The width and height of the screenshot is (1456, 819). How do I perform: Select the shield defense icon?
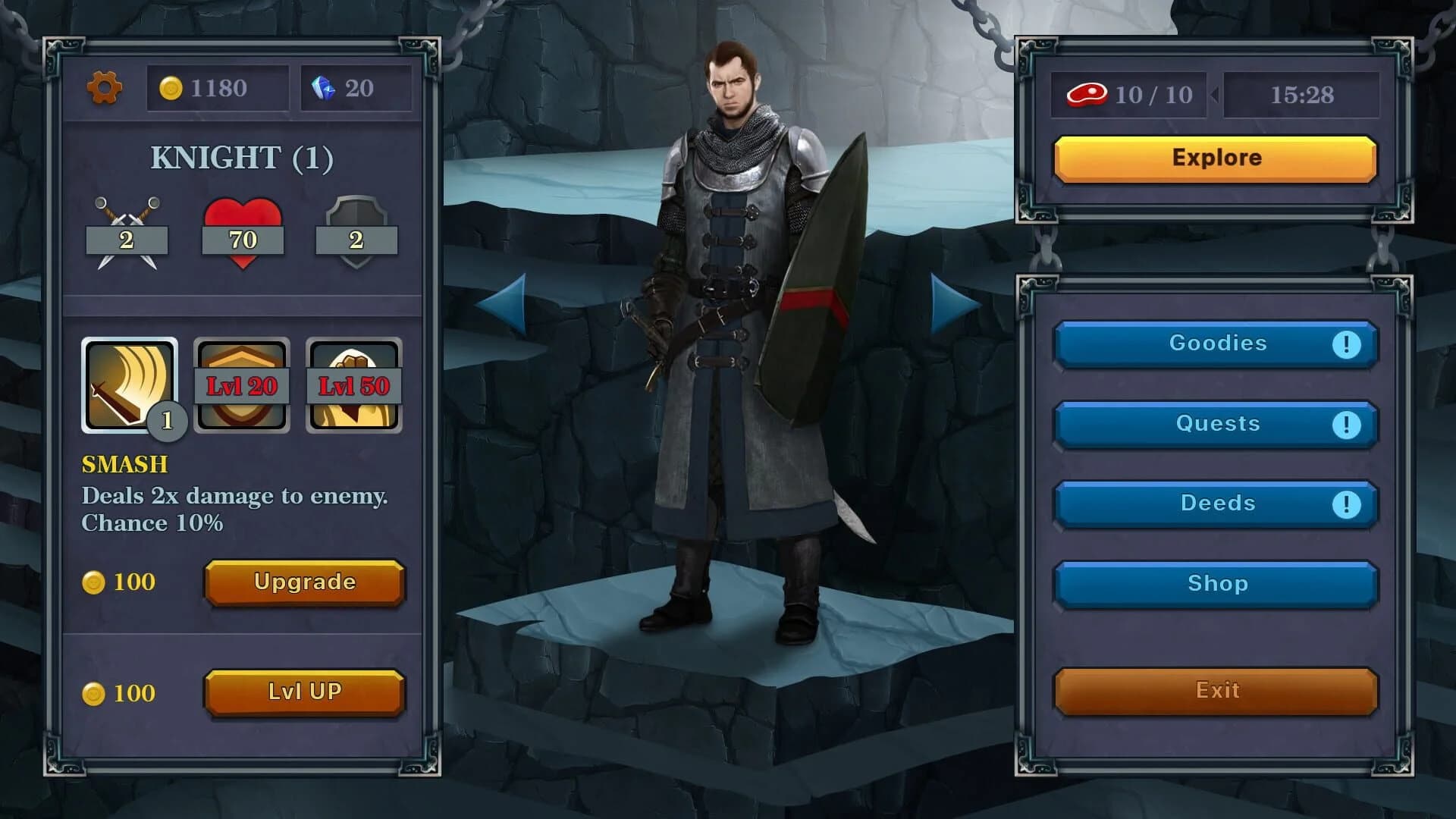[356, 227]
